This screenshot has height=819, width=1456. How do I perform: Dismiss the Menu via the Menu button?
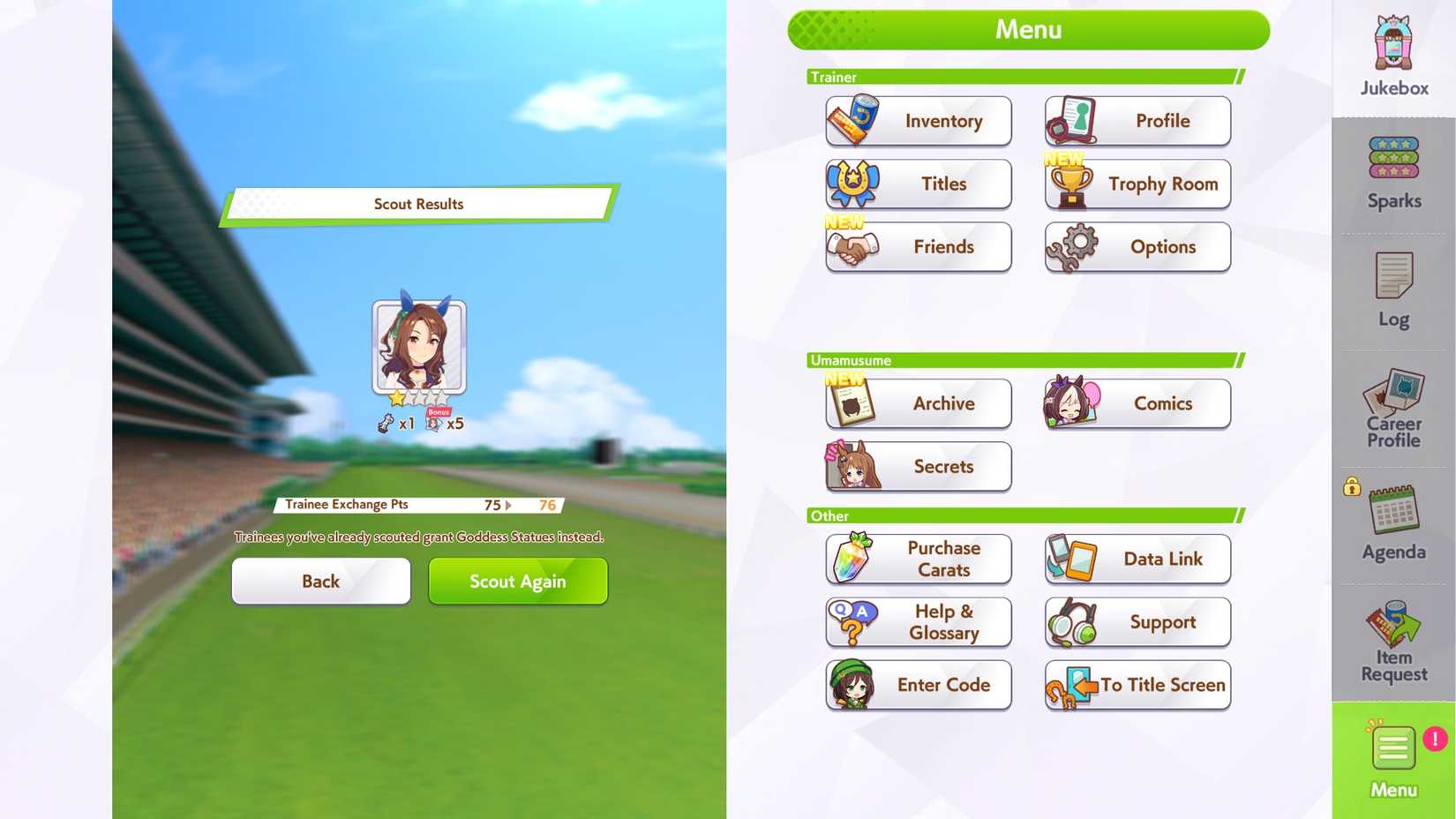click(x=1392, y=759)
